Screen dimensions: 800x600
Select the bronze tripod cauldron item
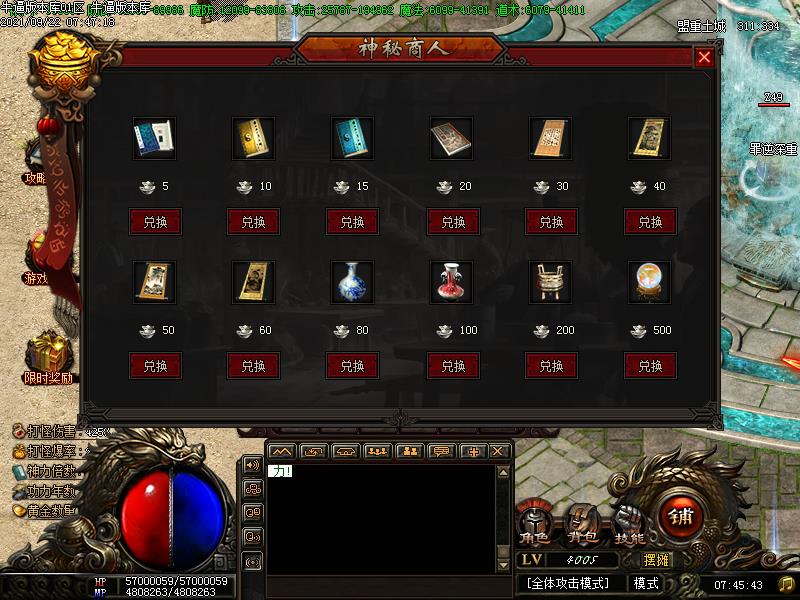549,281
